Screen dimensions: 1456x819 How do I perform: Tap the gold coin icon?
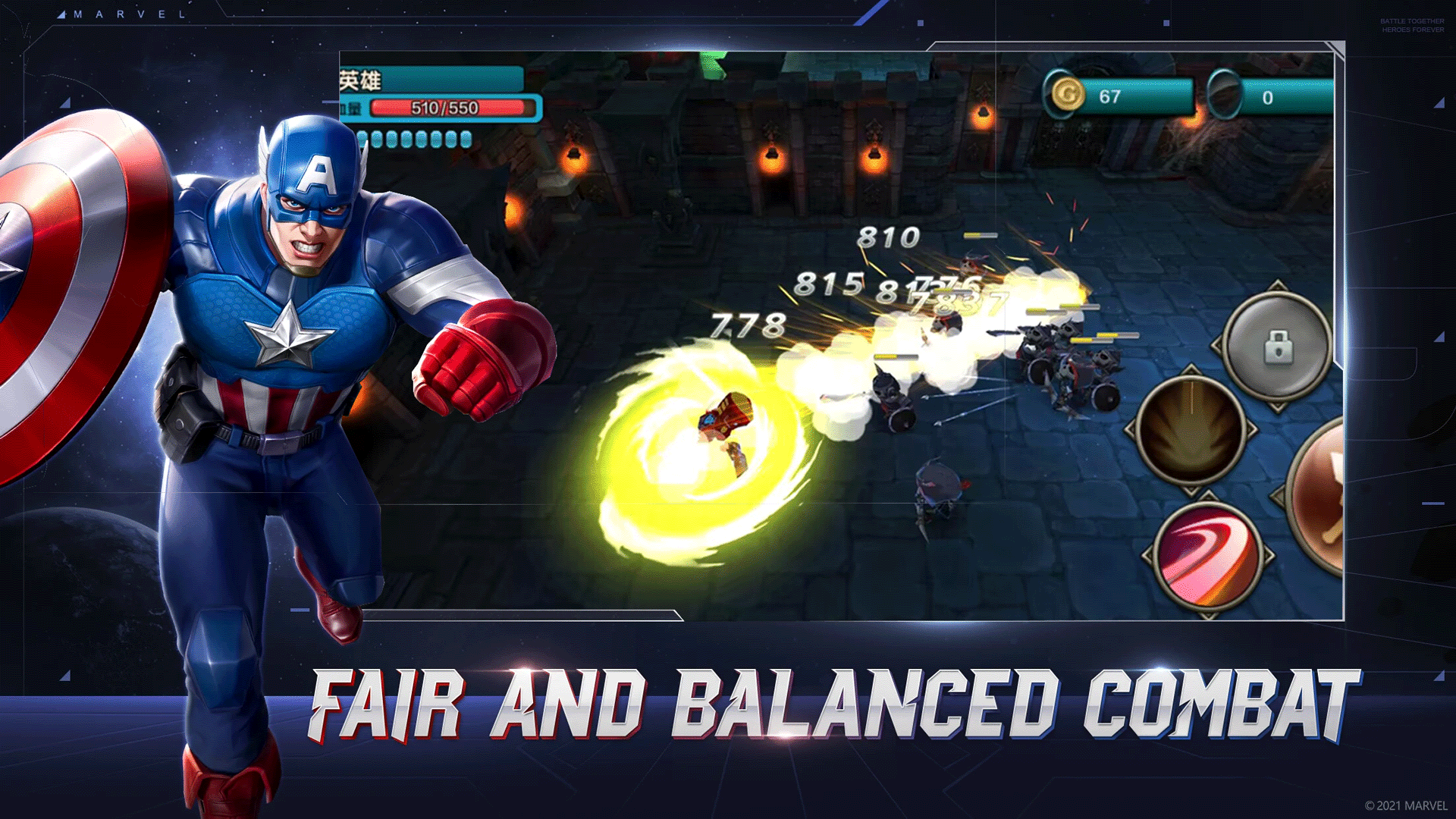pyautogui.click(x=1066, y=95)
